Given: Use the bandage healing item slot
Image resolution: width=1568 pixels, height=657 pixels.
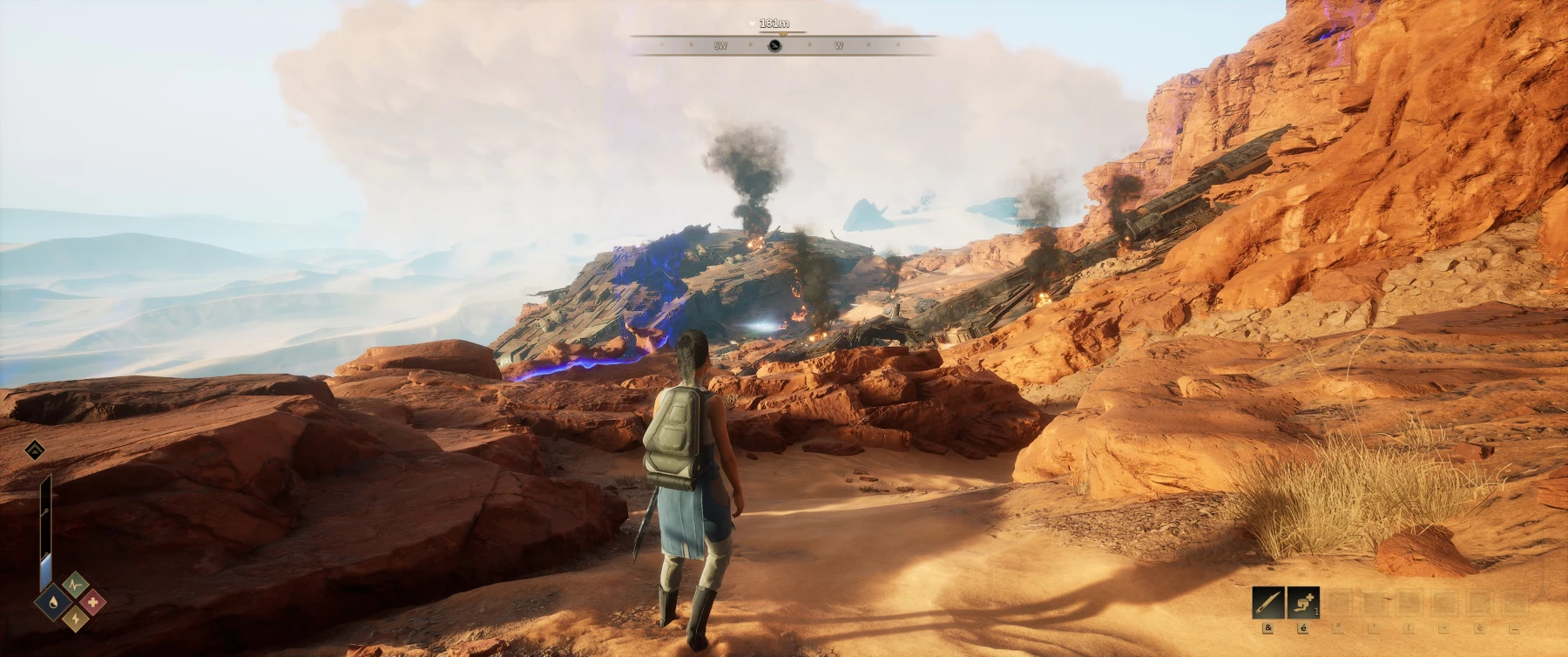Looking at the screenshot, I should pyautogui.click(x=1302, y=602).
